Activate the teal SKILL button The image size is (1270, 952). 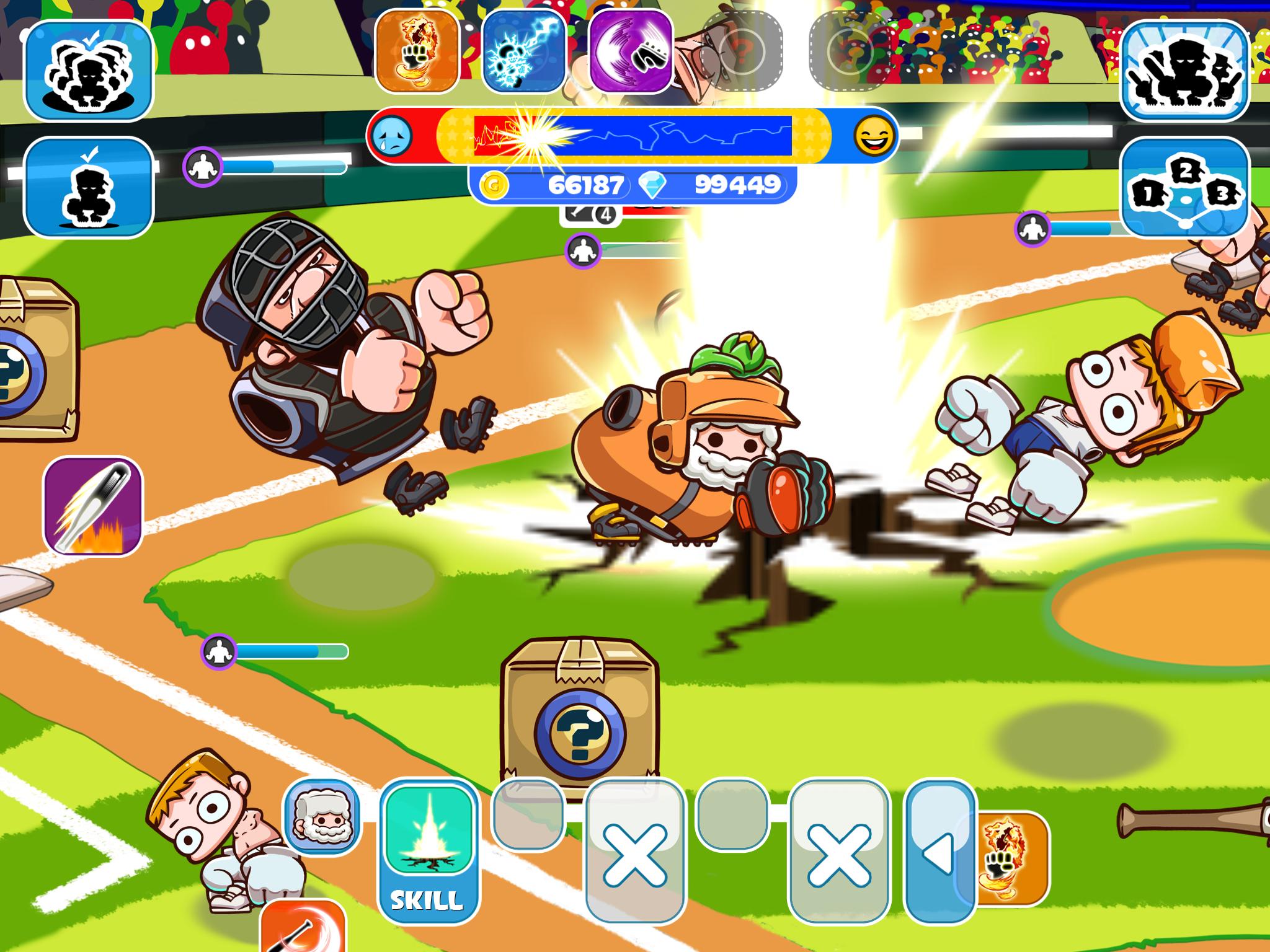tap(428, 852)
